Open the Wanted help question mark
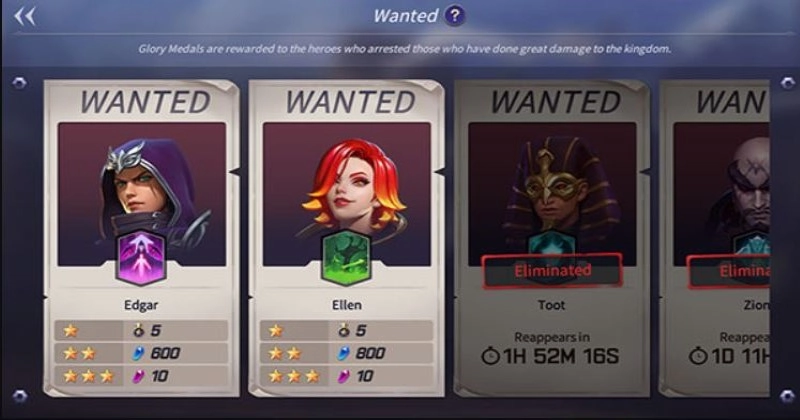The image size is (800, 420). [455, 16]
